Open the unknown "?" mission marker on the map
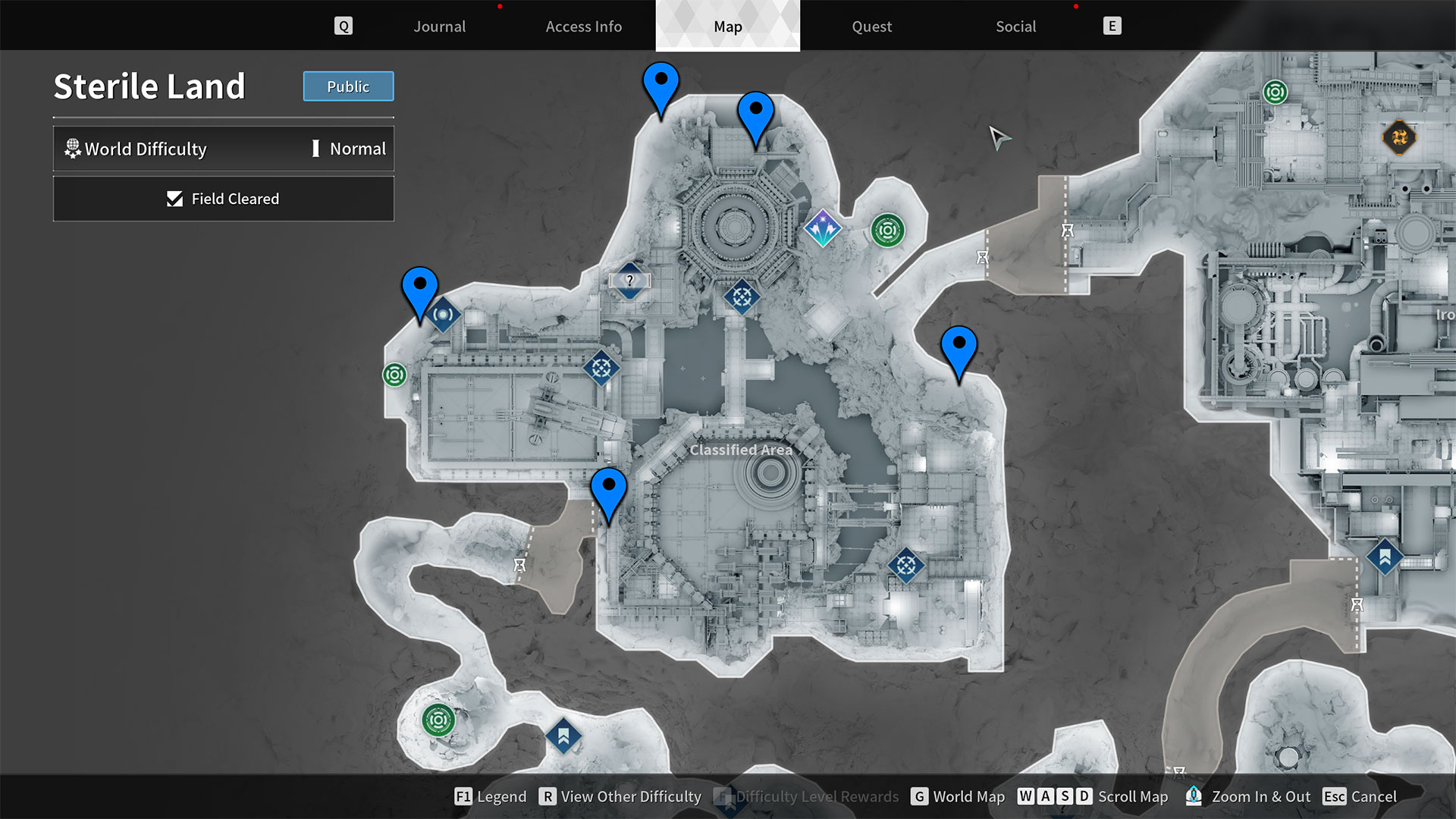This screenshot has height=819, width=1456. 629,281
